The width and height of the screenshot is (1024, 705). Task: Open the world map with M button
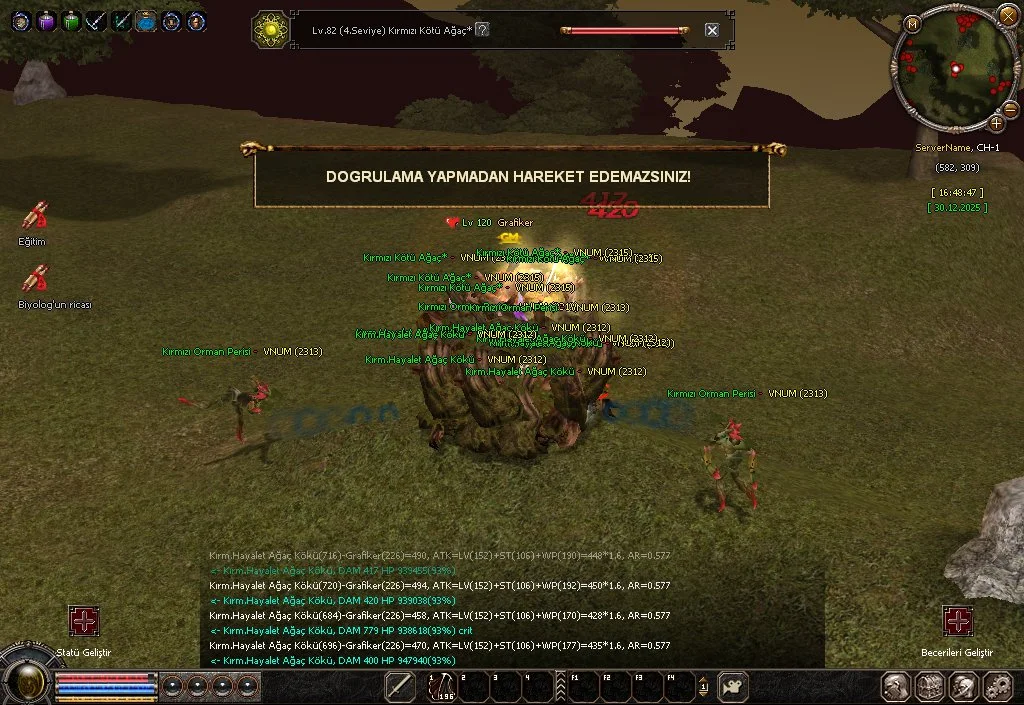pyautogui.click(x=912, y=23)
